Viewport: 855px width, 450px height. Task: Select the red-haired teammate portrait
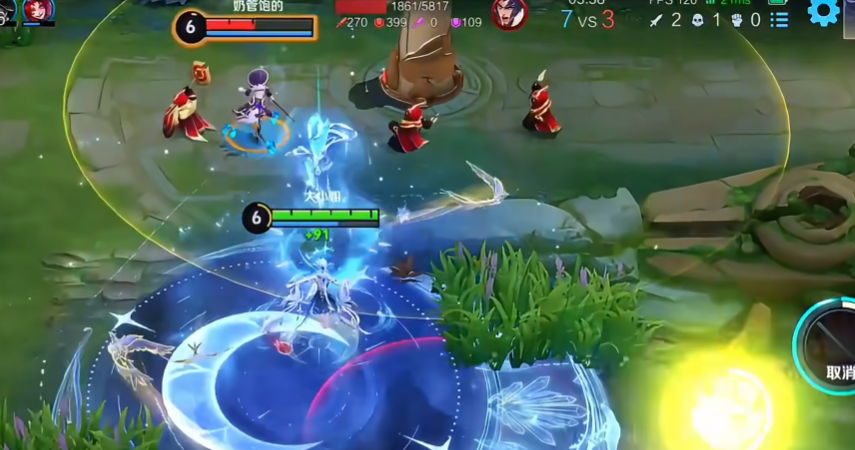coord(39,10)
